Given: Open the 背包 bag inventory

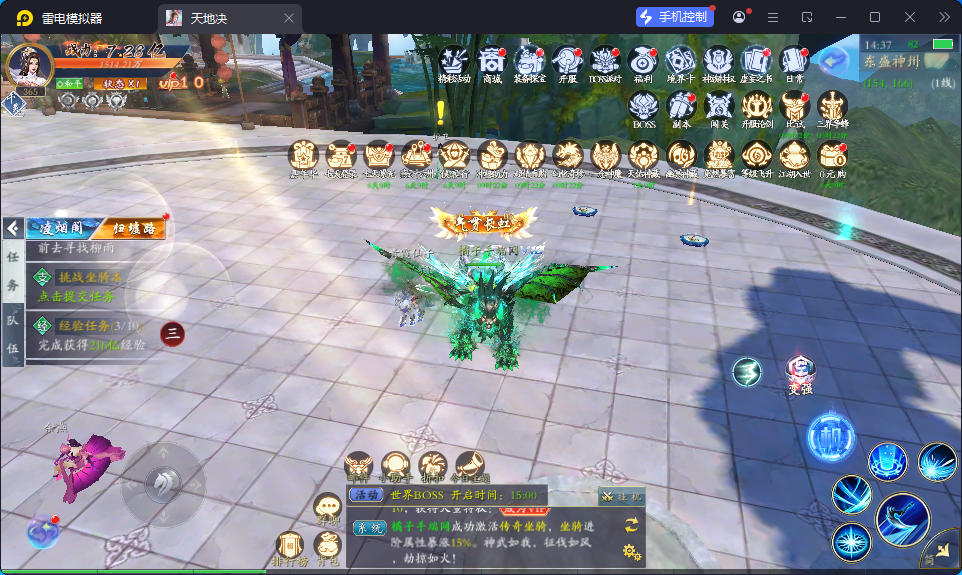Looking at the screenshot, I should pyautogui.click(x=328, y=546).
